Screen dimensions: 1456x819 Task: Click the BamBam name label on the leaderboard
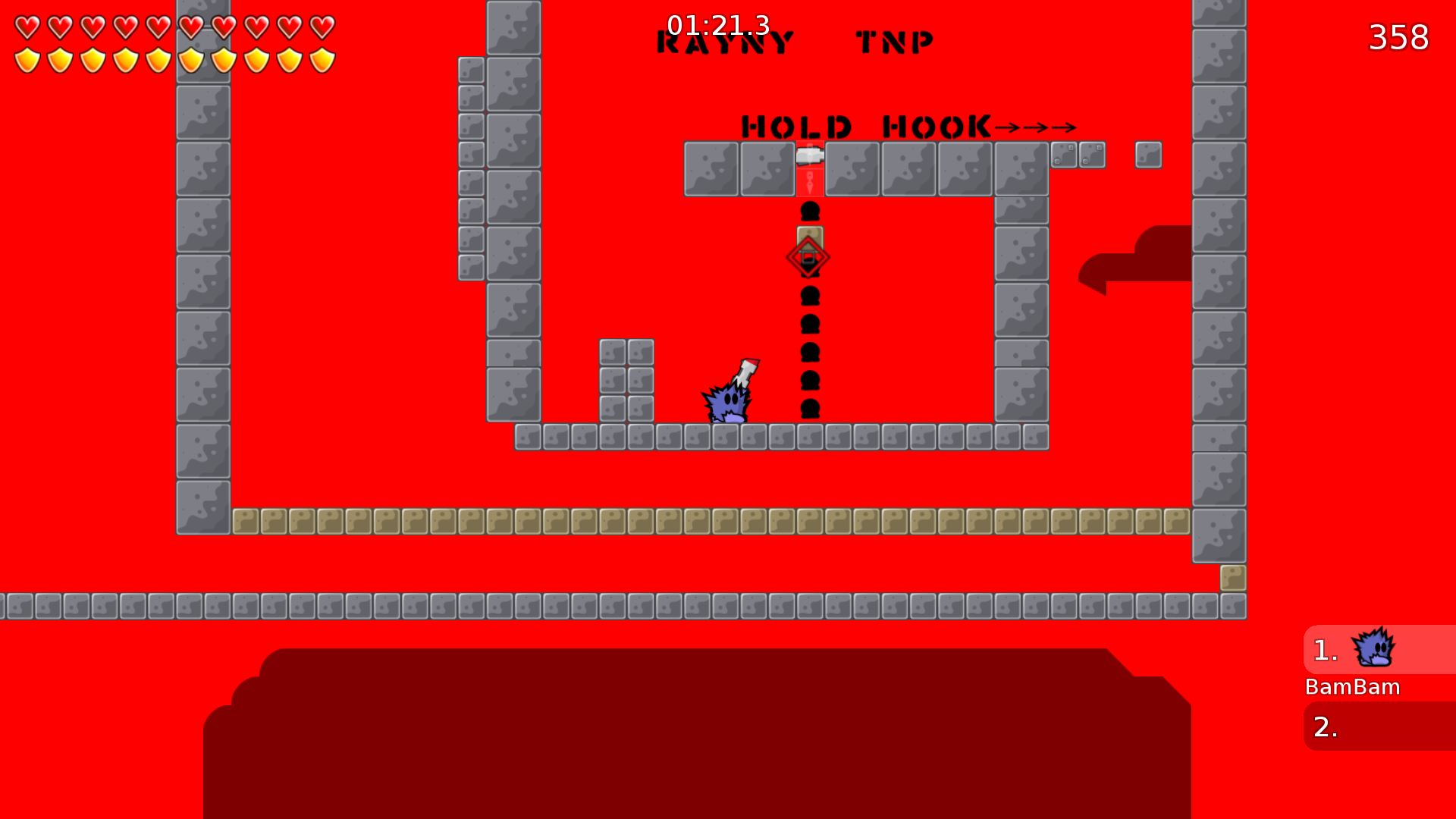pyautogui.click(x=1352, y=687)
